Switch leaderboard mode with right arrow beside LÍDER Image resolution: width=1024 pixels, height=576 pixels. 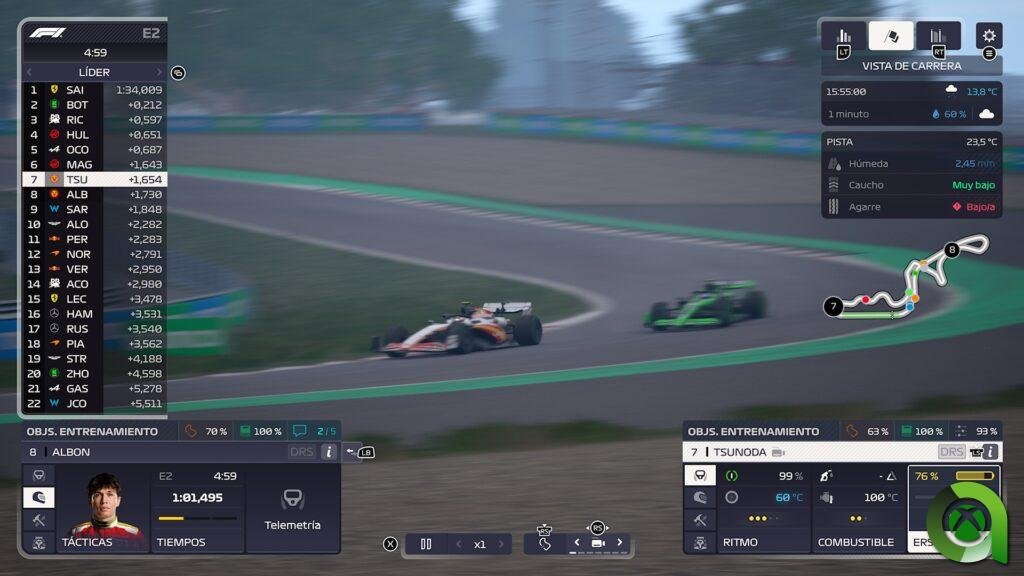(x=159, y=72)
